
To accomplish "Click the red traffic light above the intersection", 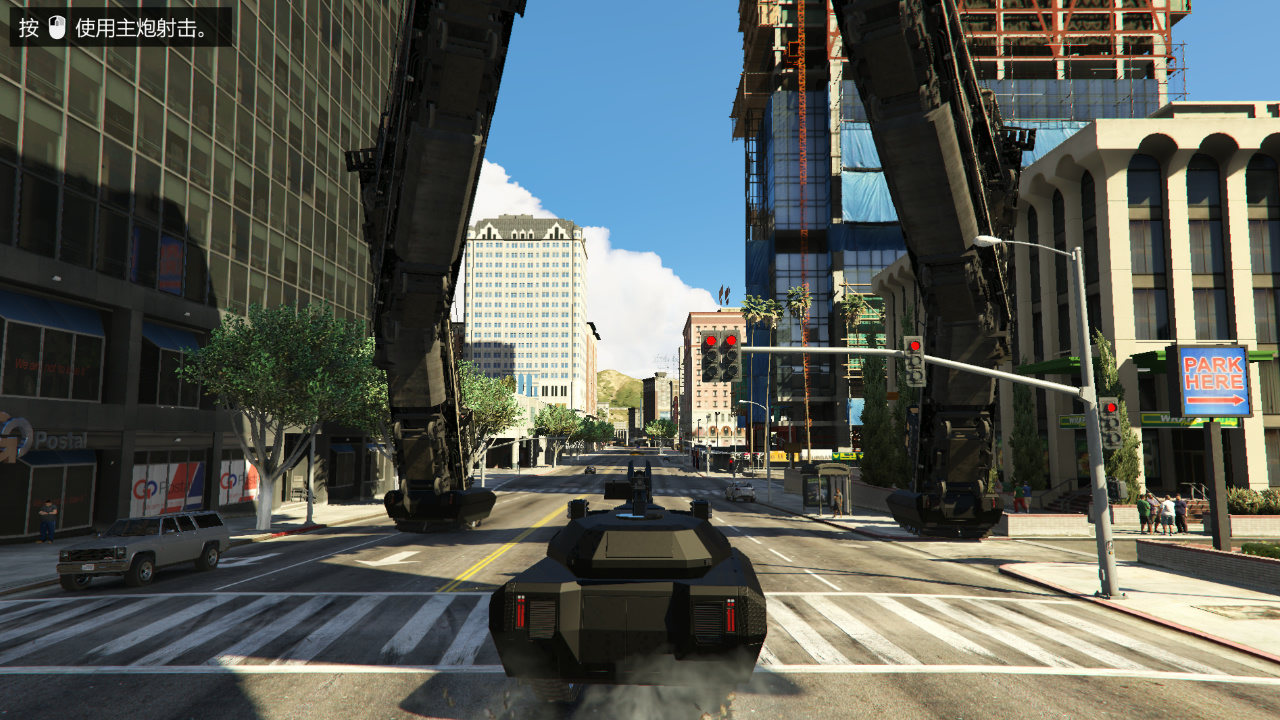I will coord(711,340).
